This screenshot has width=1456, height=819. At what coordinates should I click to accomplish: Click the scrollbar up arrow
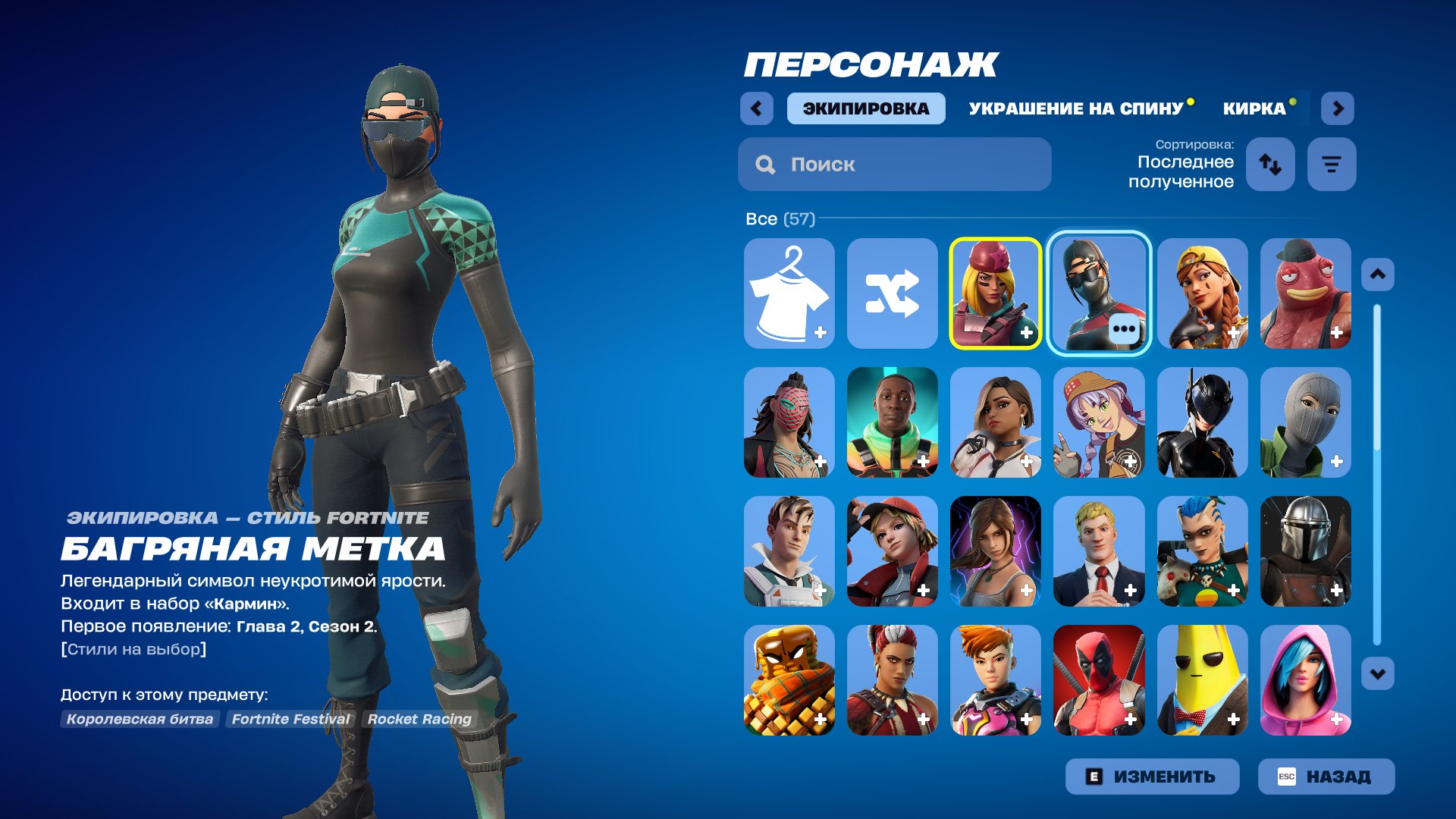pos(1379,273)
